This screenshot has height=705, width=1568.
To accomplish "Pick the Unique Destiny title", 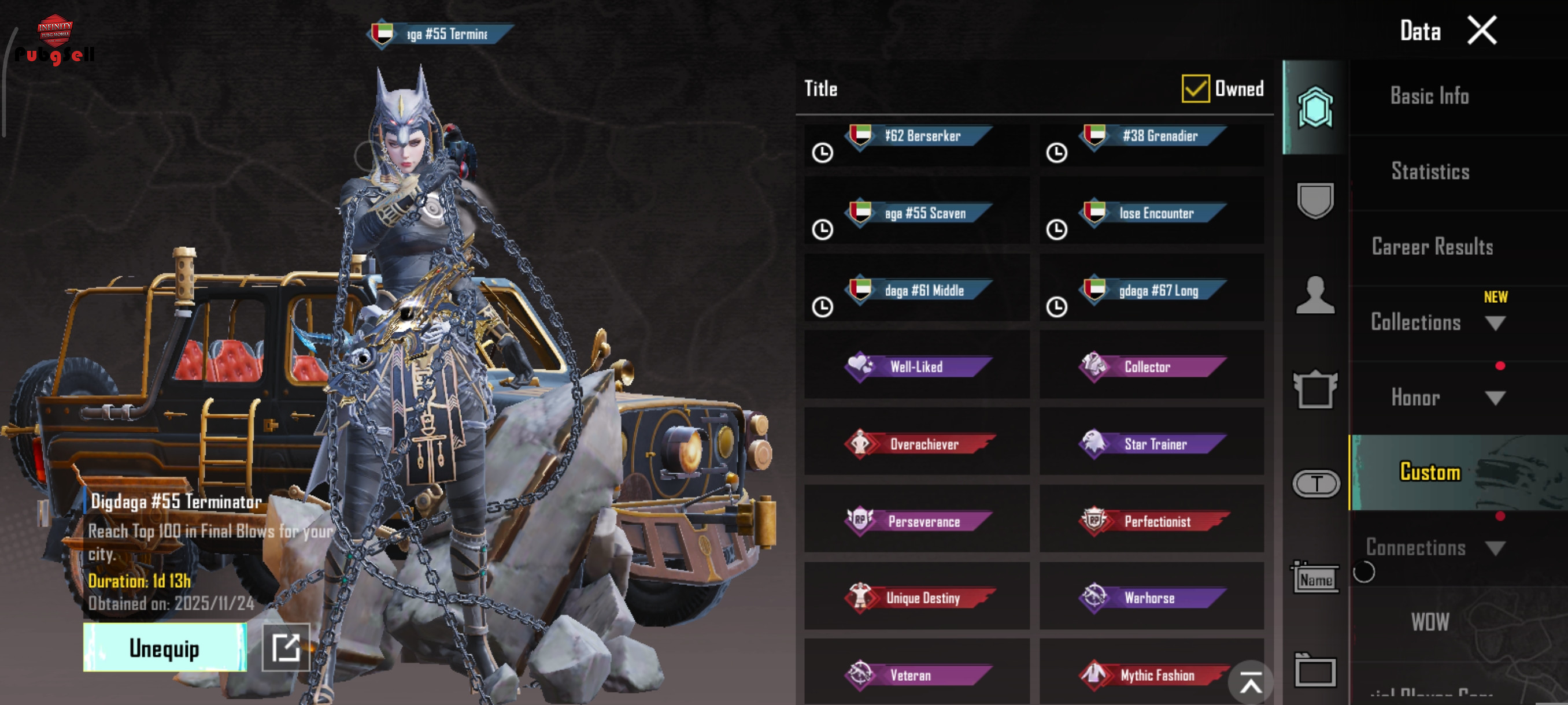I will (x=918, y=598).
